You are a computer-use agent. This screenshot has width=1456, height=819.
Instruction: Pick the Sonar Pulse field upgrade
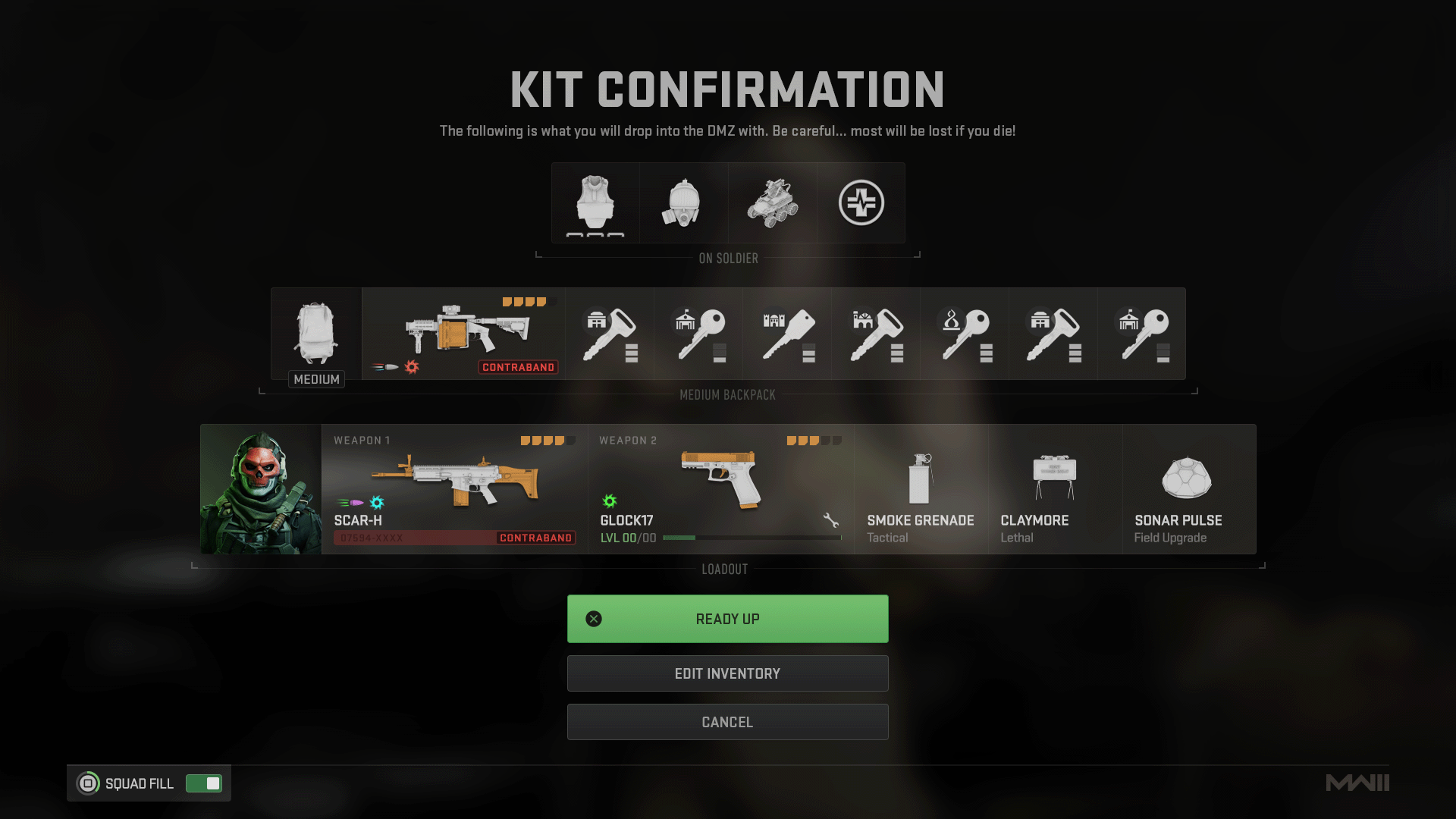tap(1188, 489)
